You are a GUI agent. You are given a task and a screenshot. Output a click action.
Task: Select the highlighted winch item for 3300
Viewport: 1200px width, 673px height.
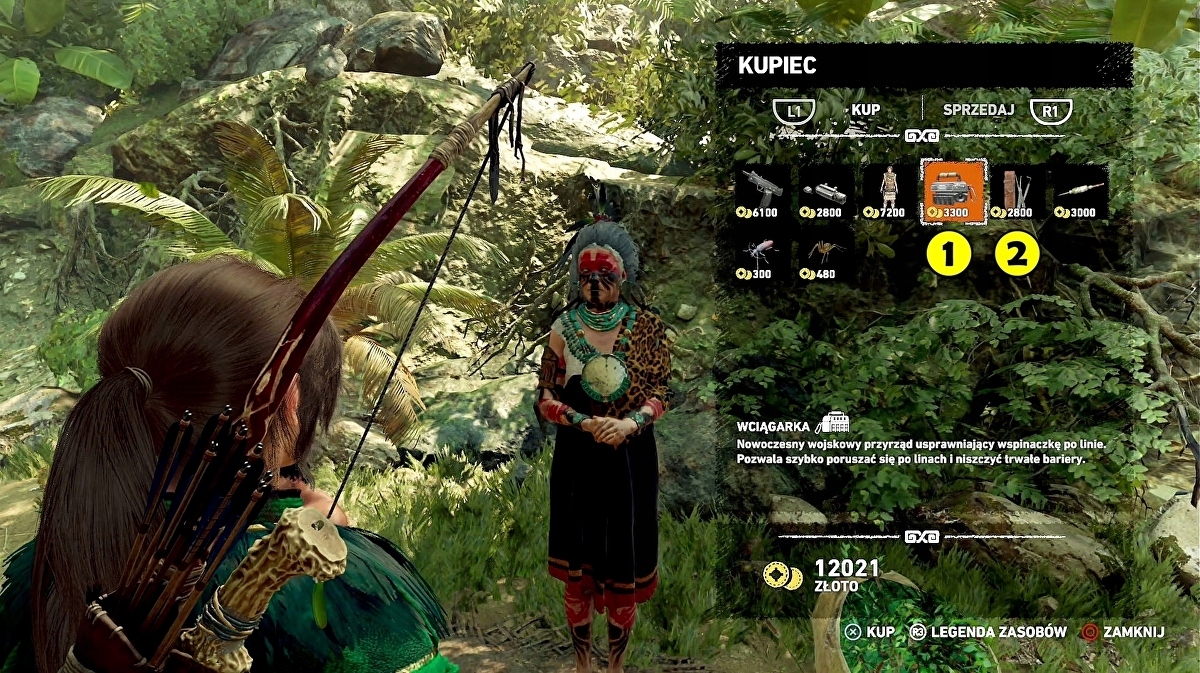click(x=952, y=190)
